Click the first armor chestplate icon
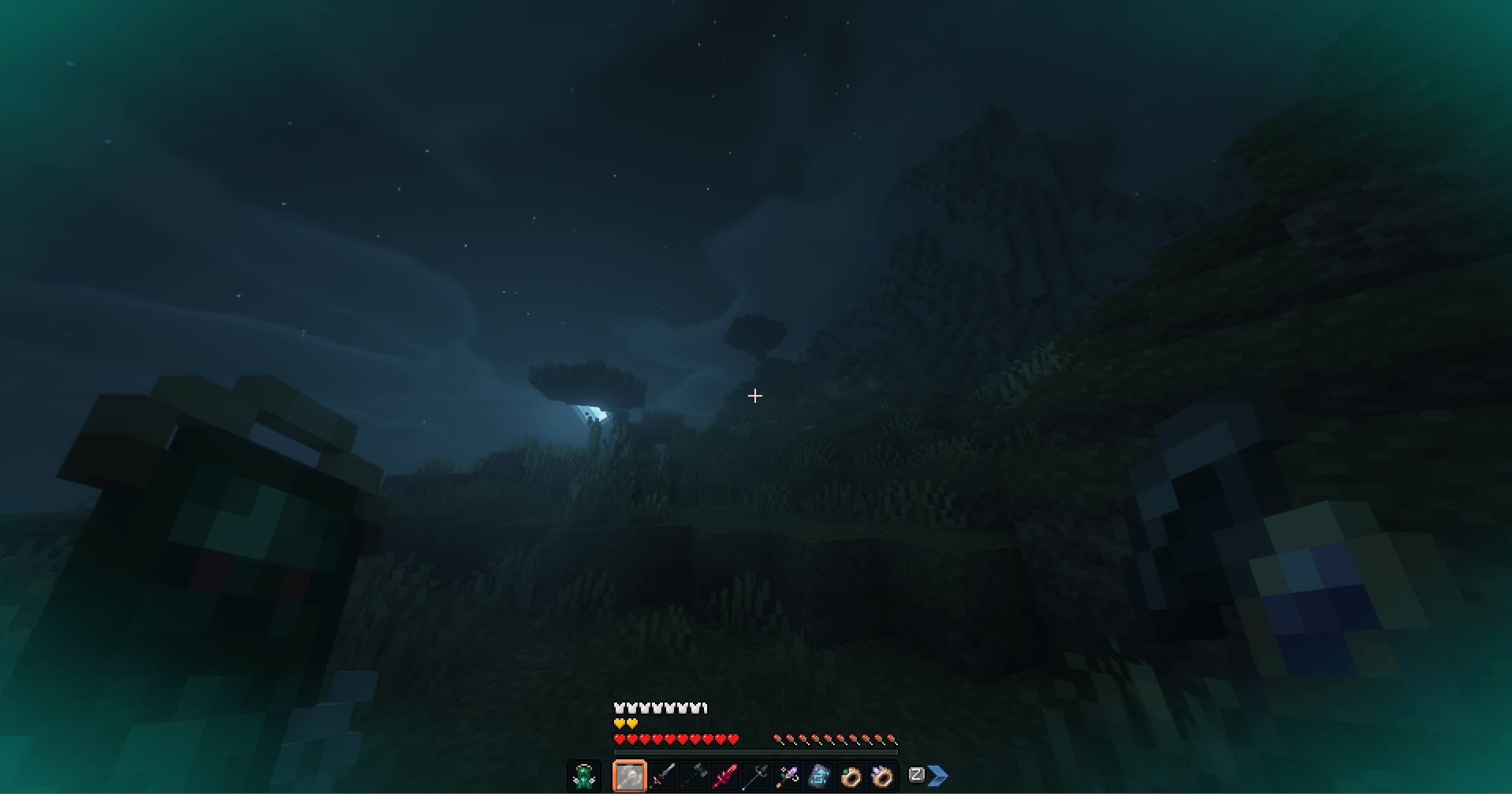 619,708
